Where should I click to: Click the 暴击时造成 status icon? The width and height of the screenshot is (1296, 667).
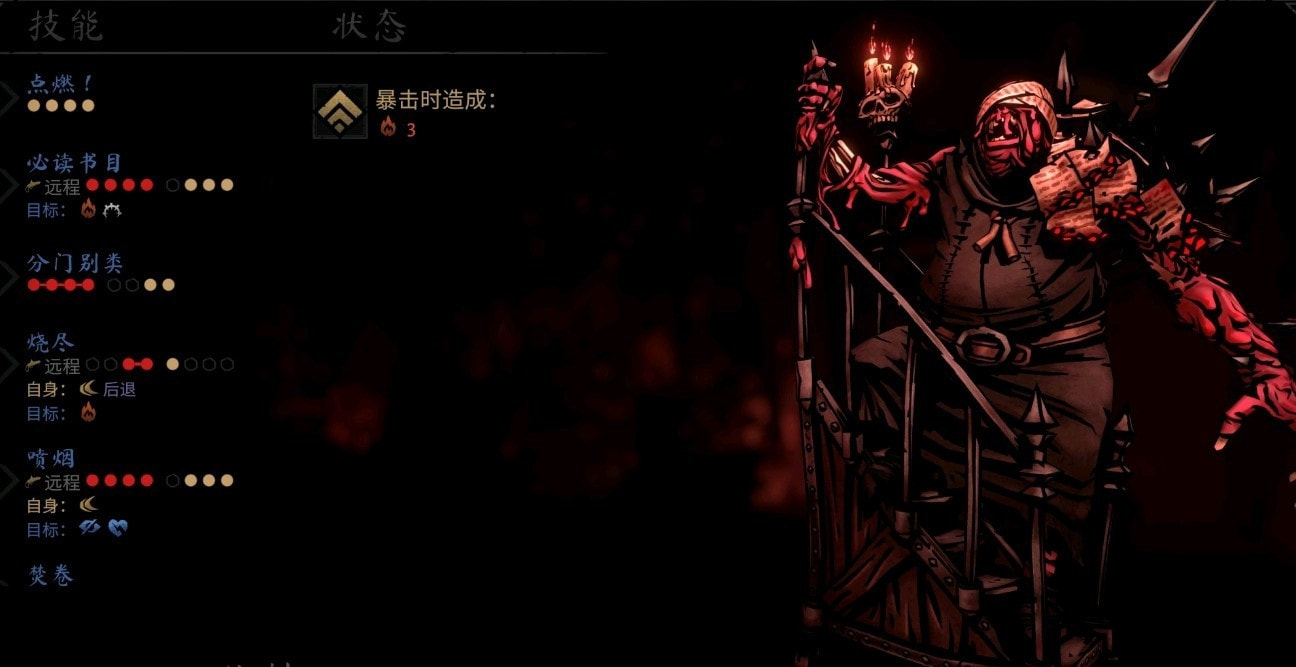(340, 111)
